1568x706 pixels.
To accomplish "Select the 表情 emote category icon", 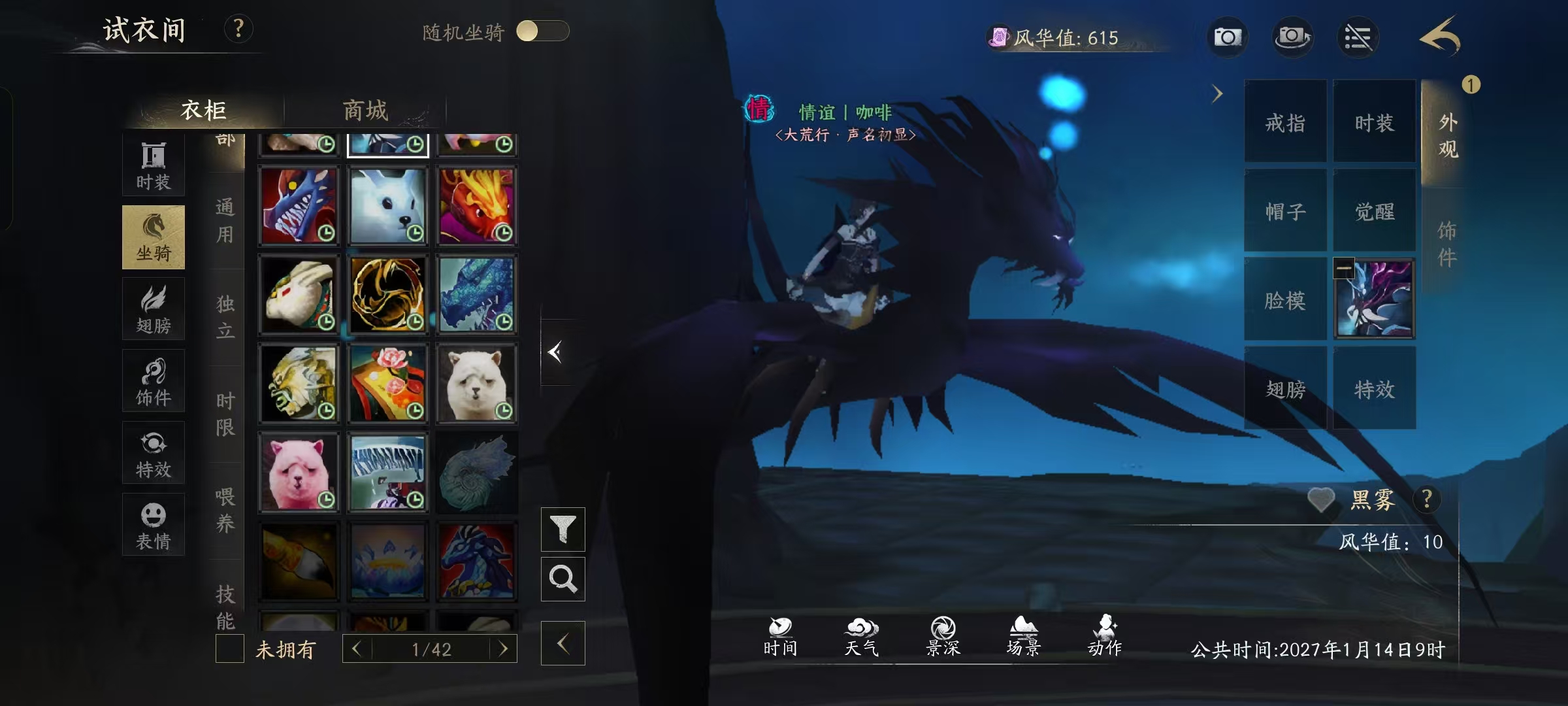I will [x=154, y=523].
